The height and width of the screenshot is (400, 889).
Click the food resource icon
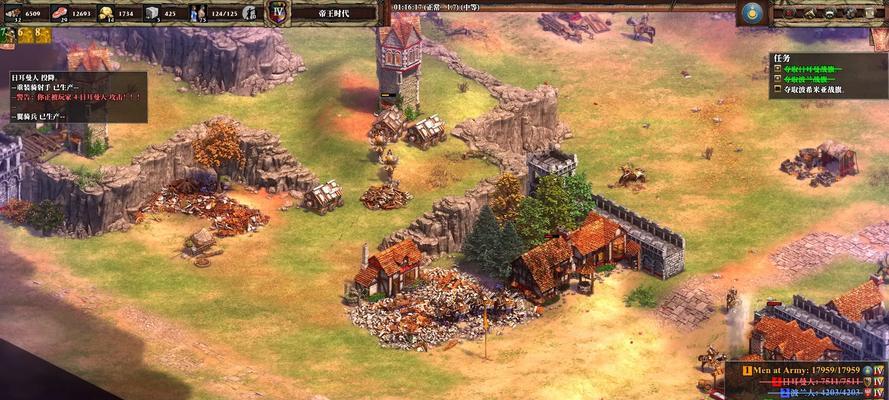coord(60,12)
